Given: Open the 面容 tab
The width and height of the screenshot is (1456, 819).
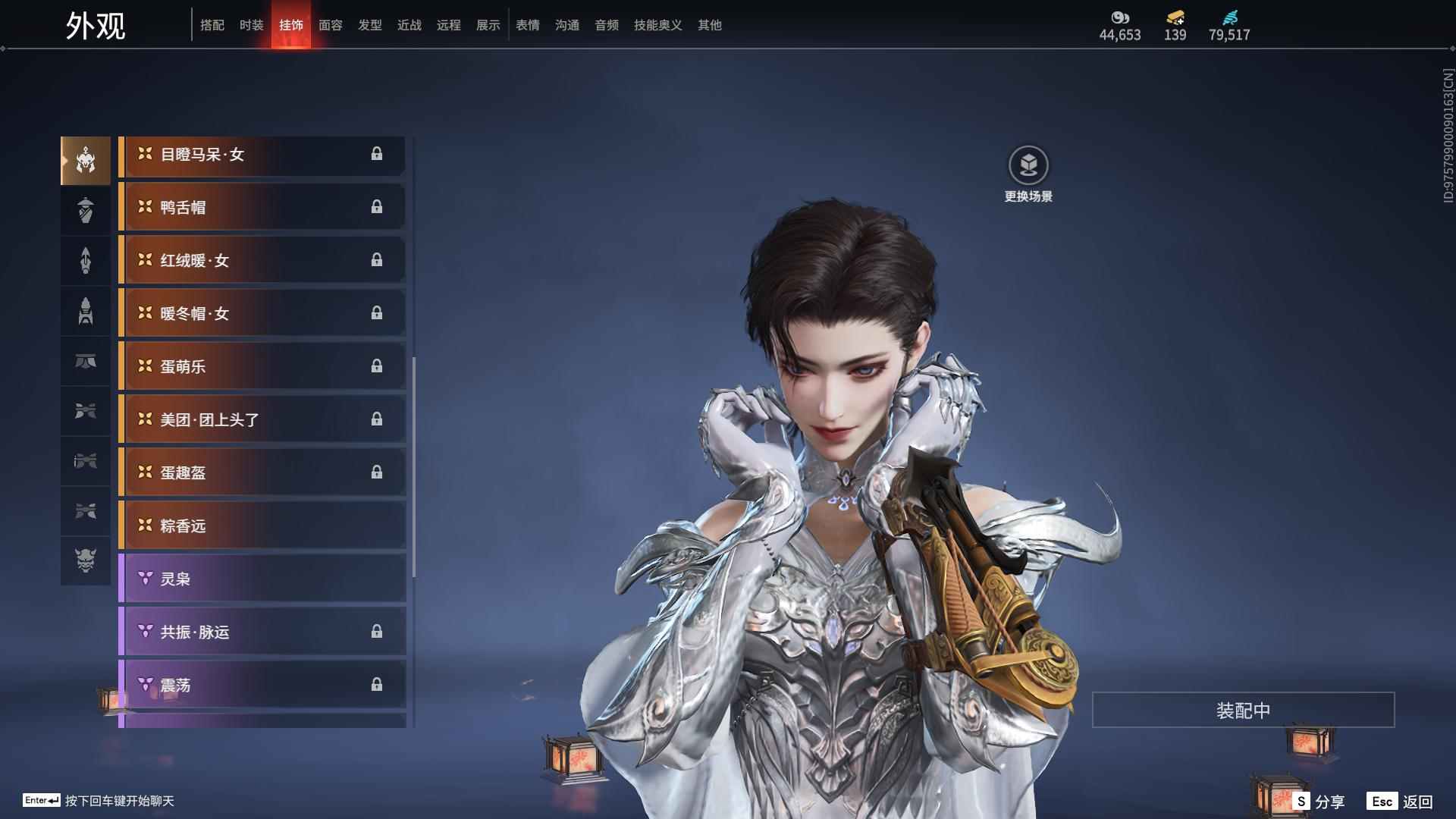Looking at the screenshot, I should [330, 25].
